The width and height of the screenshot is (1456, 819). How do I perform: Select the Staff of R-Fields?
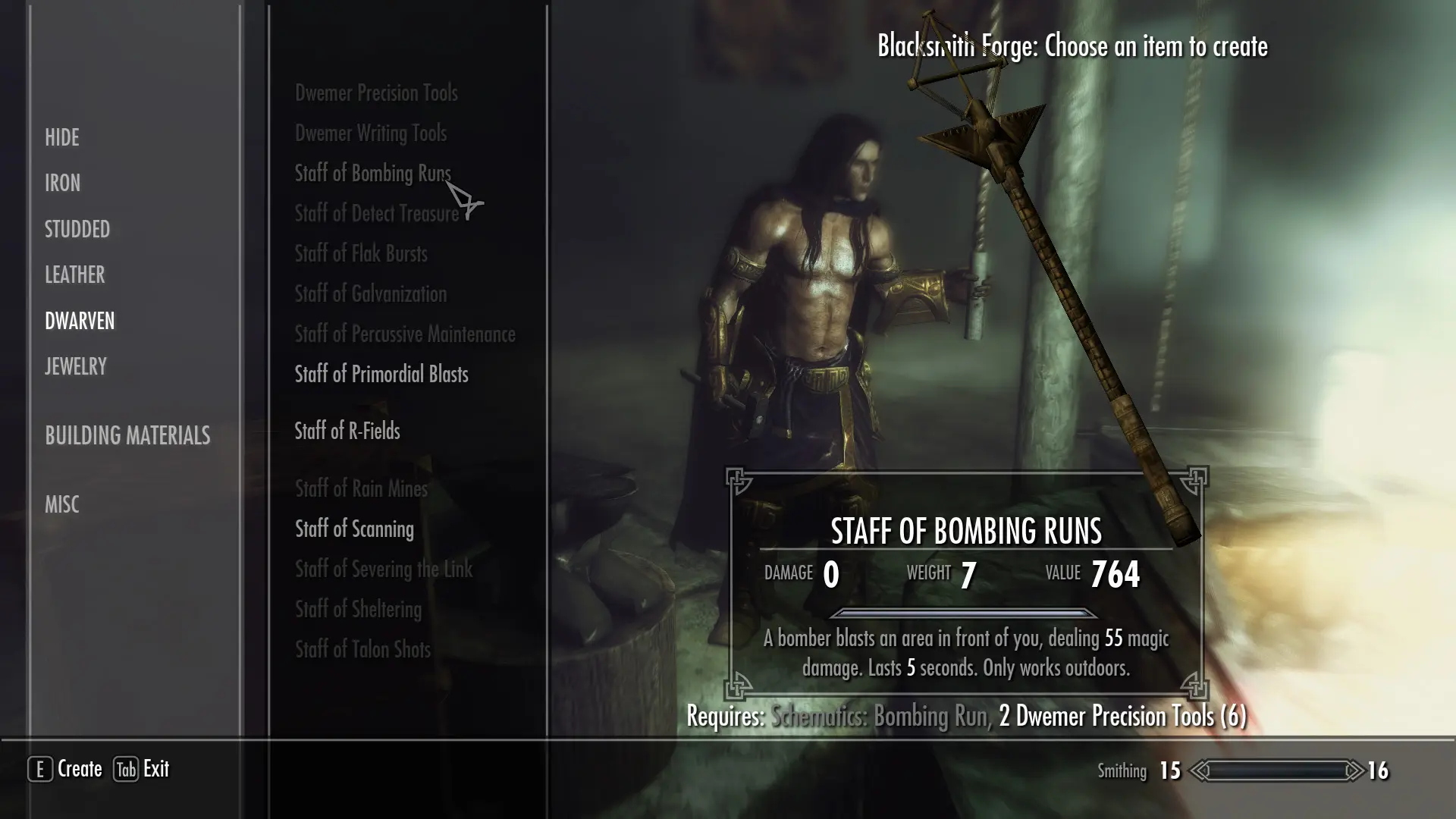pyautogui.click(x=347, y=431)
